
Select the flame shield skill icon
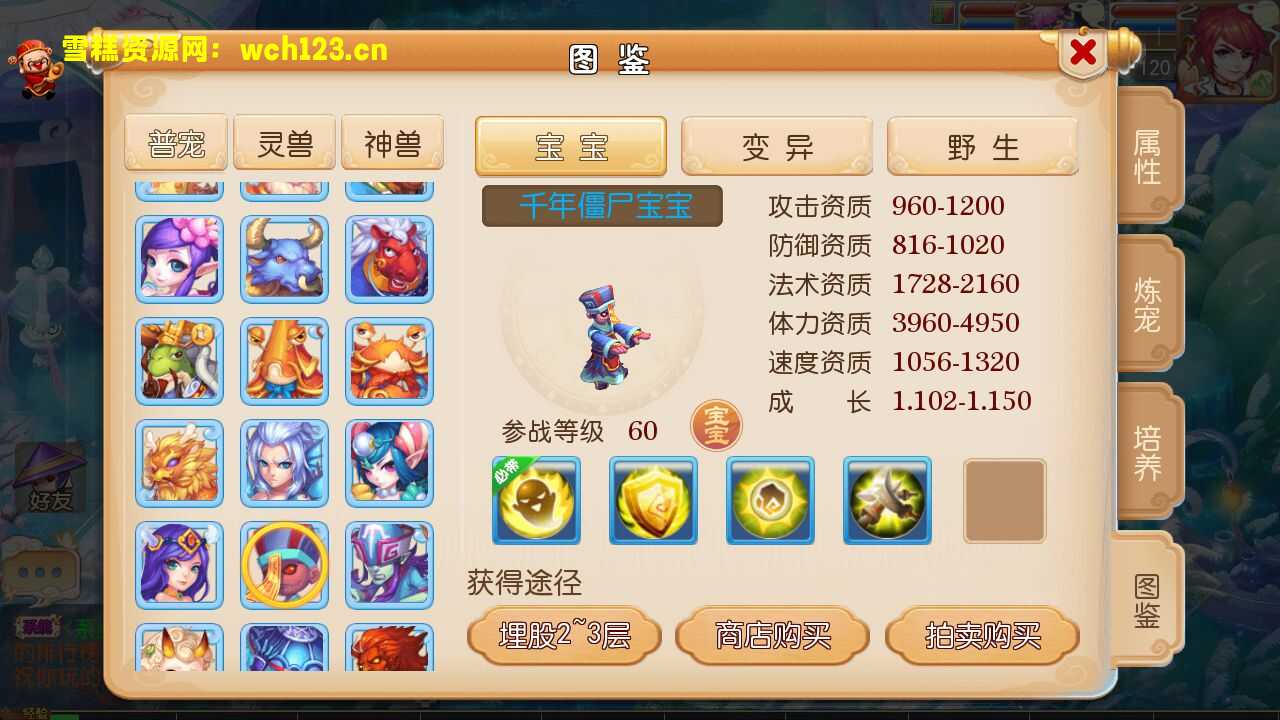point(770,500)
